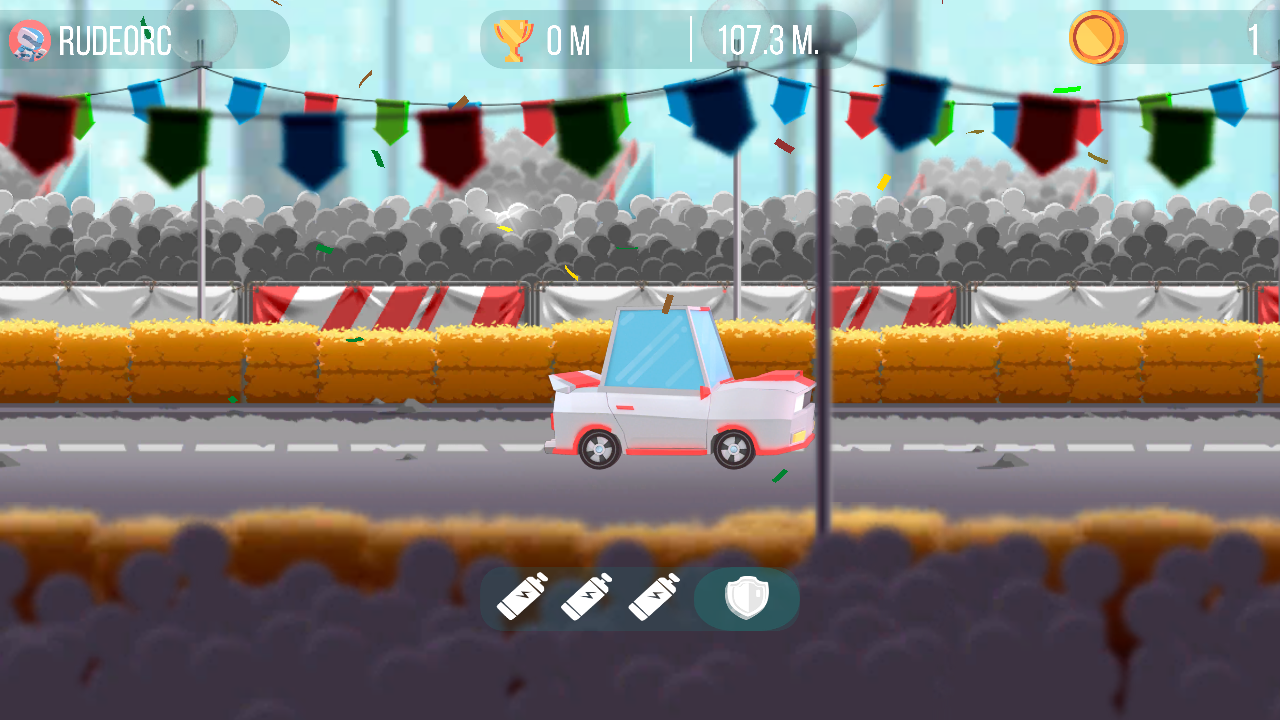Tap the gold coin icon

tap(1097, 38)
